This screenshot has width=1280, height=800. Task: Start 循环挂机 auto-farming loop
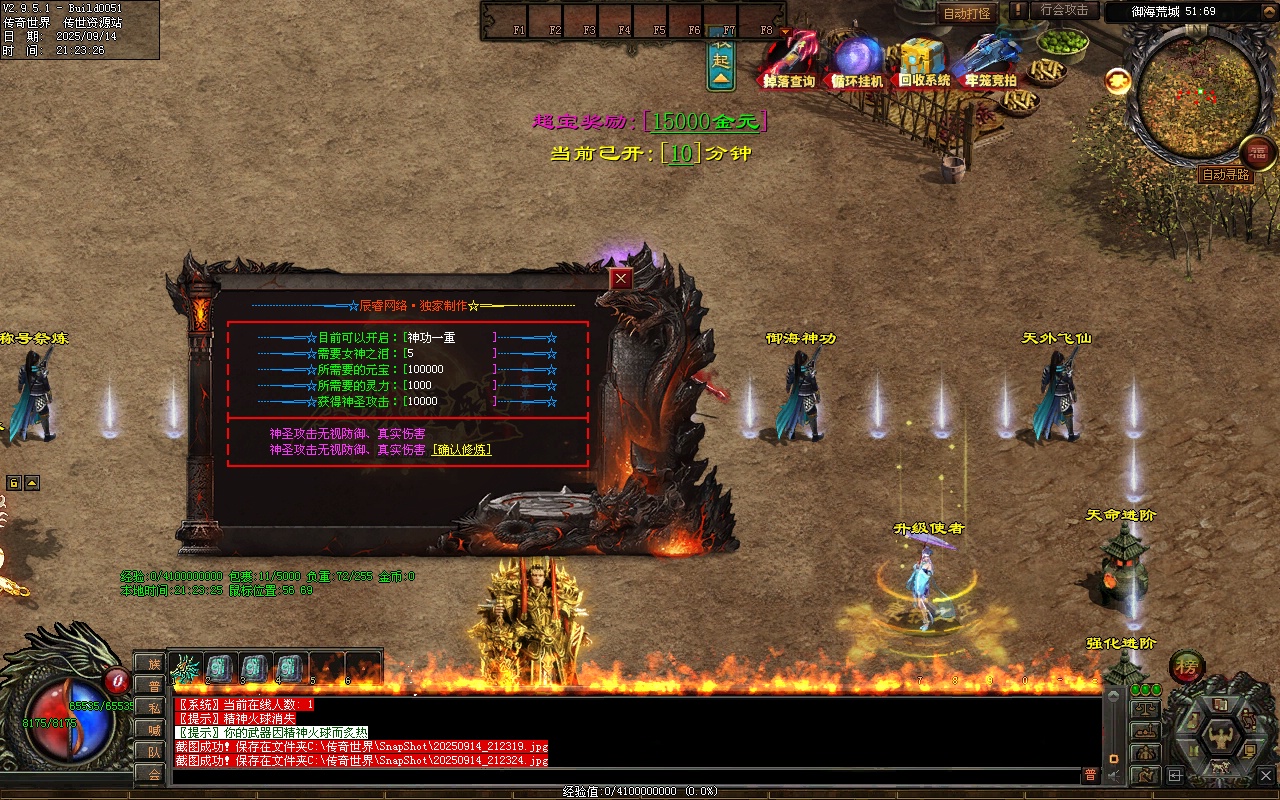(x=858, y=62)
